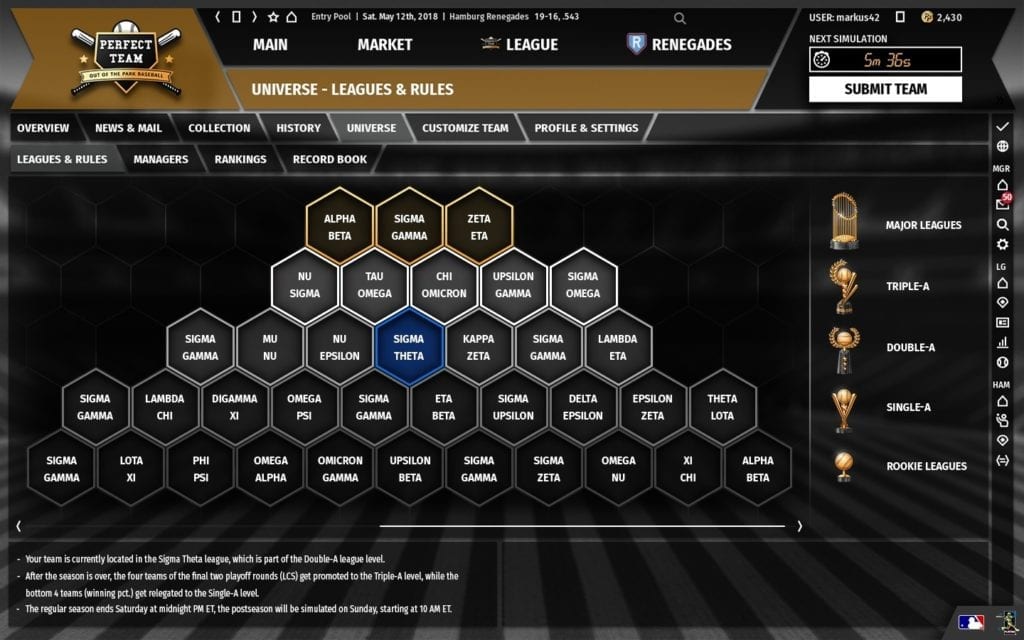Viewport: 1024px width, 640px height.
Task: Open the Customize Team tab
Action: 465,128
